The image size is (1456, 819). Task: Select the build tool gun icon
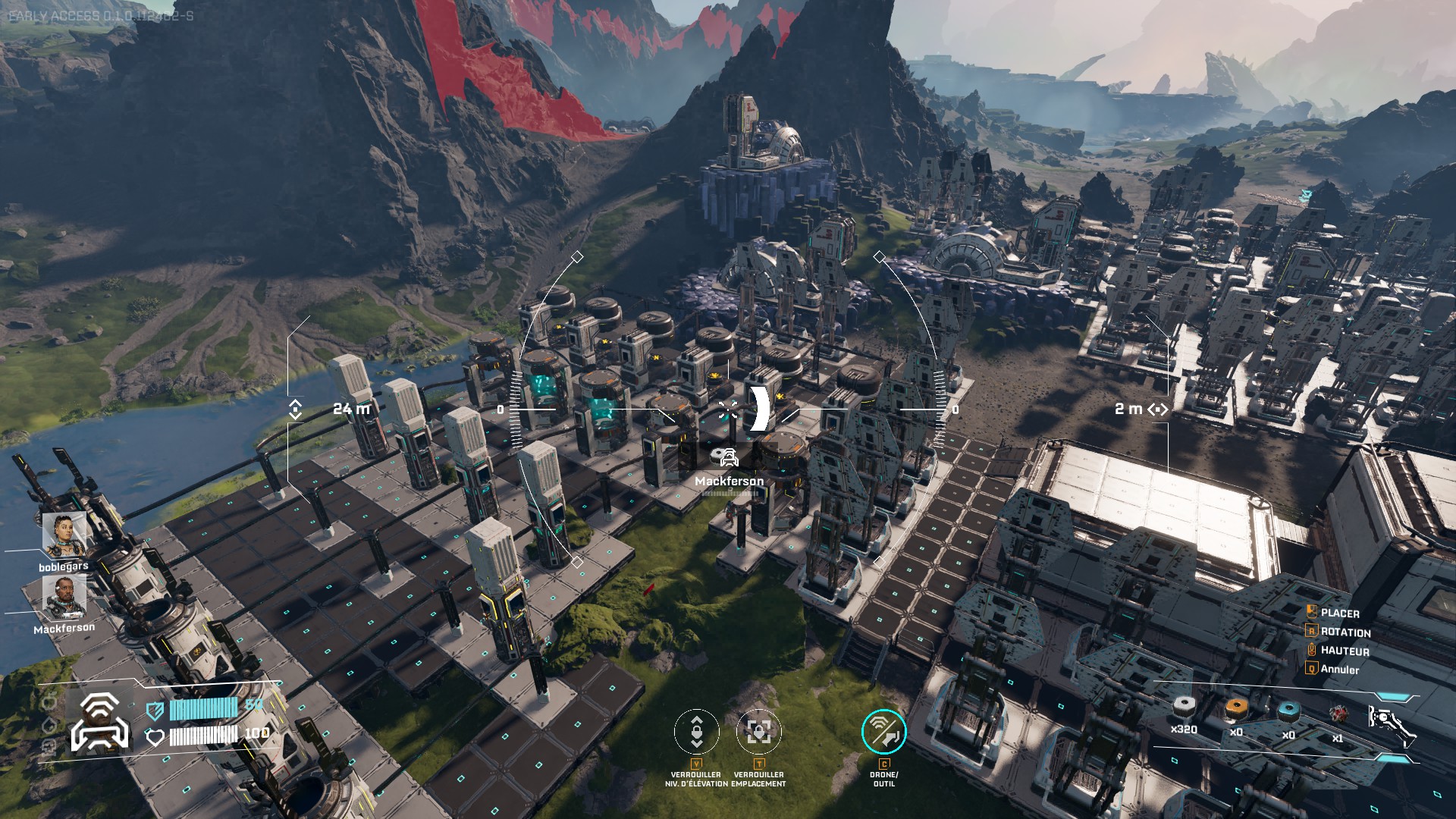(x=1391, y=723)
